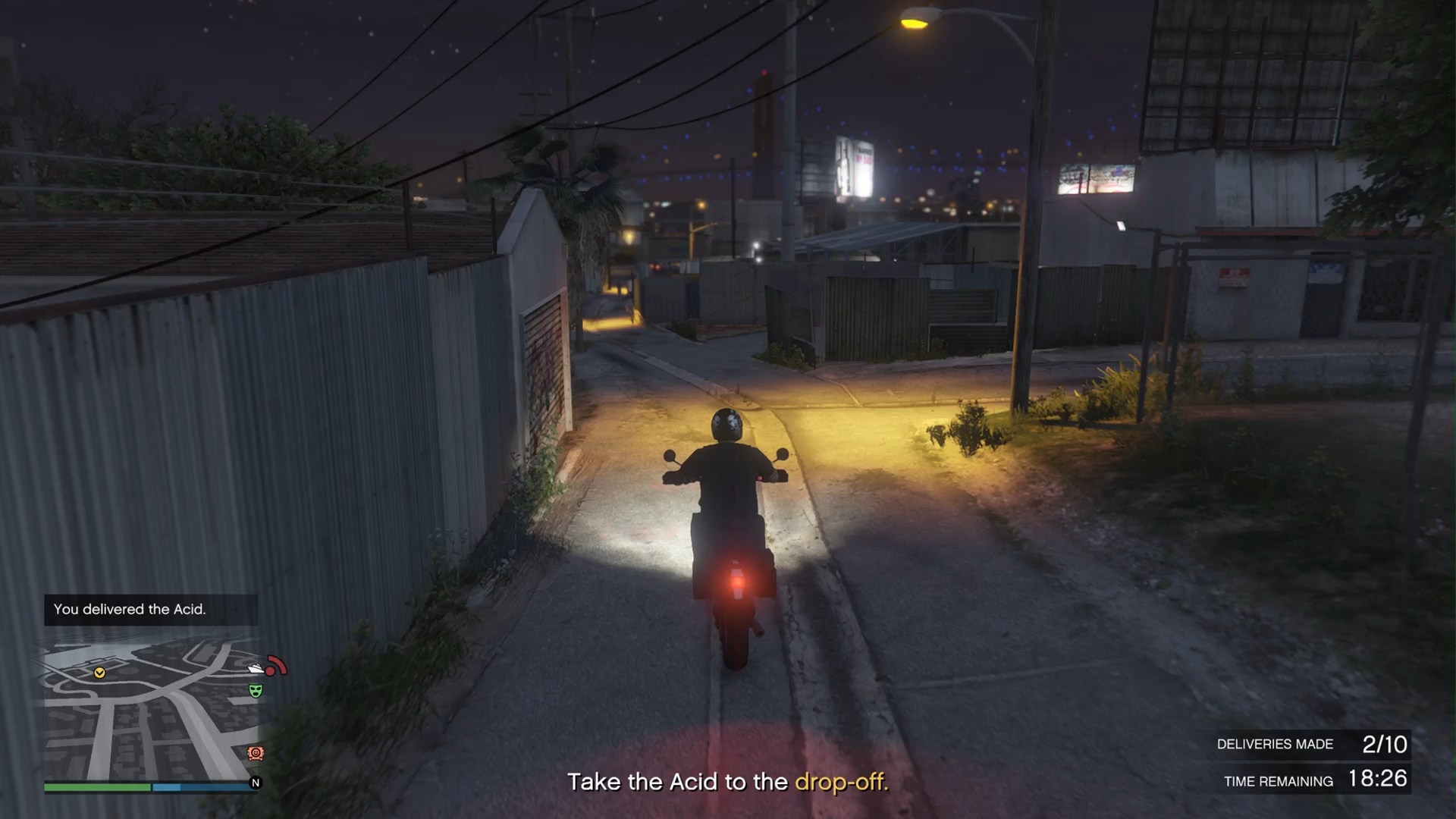1456x819 pixels.
Task: Click the north compass indicator on minimap
Action: pos(256,783)
